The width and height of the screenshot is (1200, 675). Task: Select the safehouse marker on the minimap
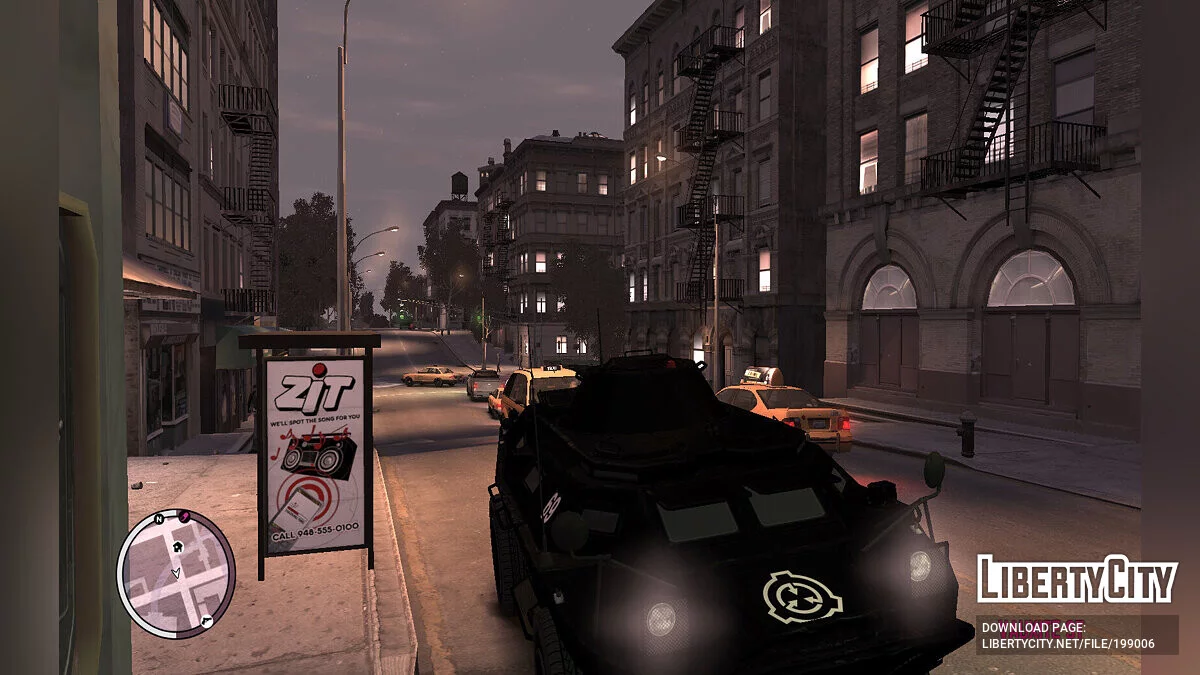point(179,546)
